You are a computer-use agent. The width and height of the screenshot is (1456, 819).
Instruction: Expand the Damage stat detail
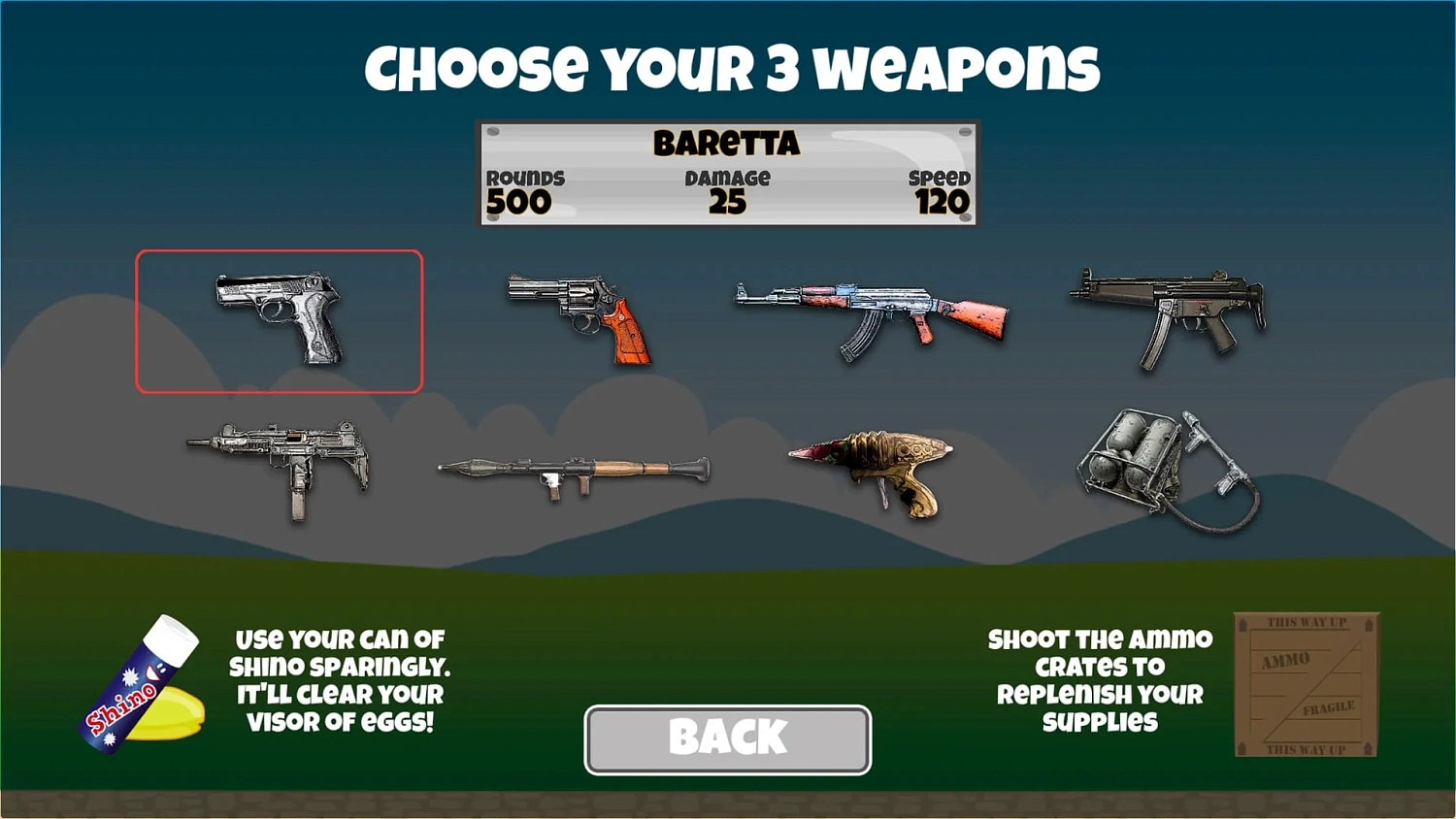726,191
